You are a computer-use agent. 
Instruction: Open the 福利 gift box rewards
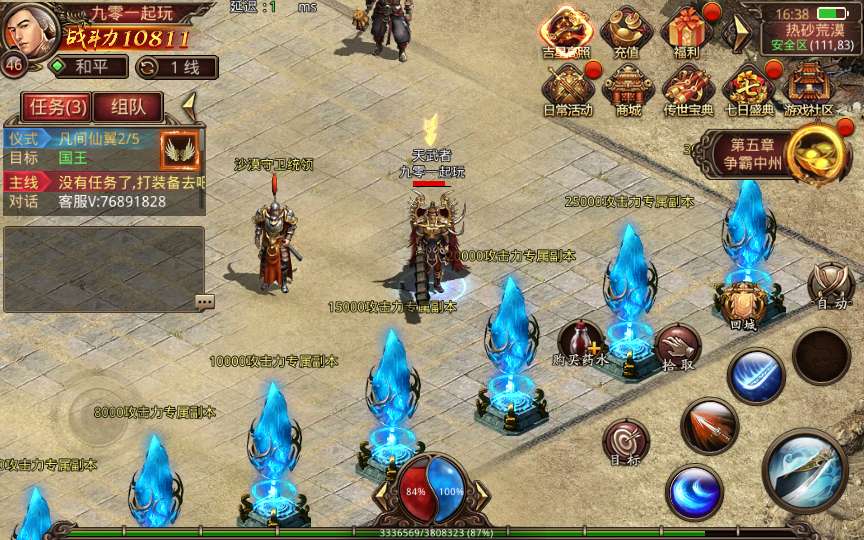click(688, 32)
